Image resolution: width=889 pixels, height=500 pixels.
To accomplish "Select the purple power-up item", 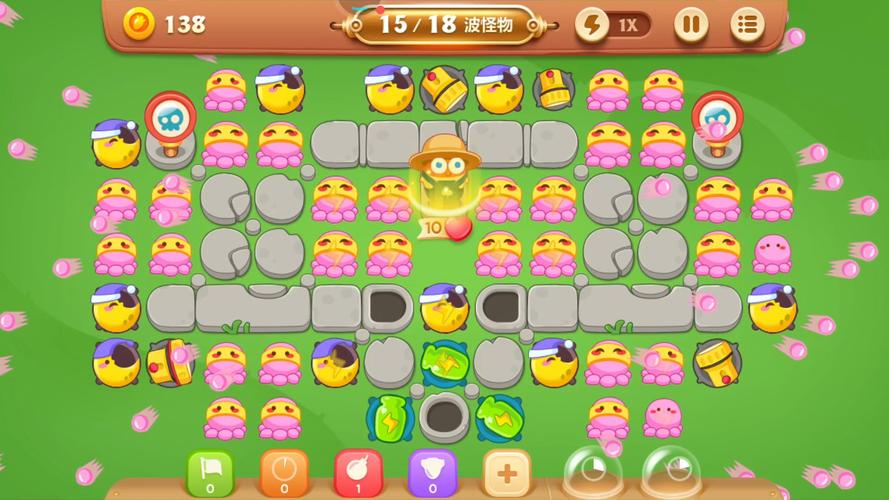I will [x=432, y=472].
